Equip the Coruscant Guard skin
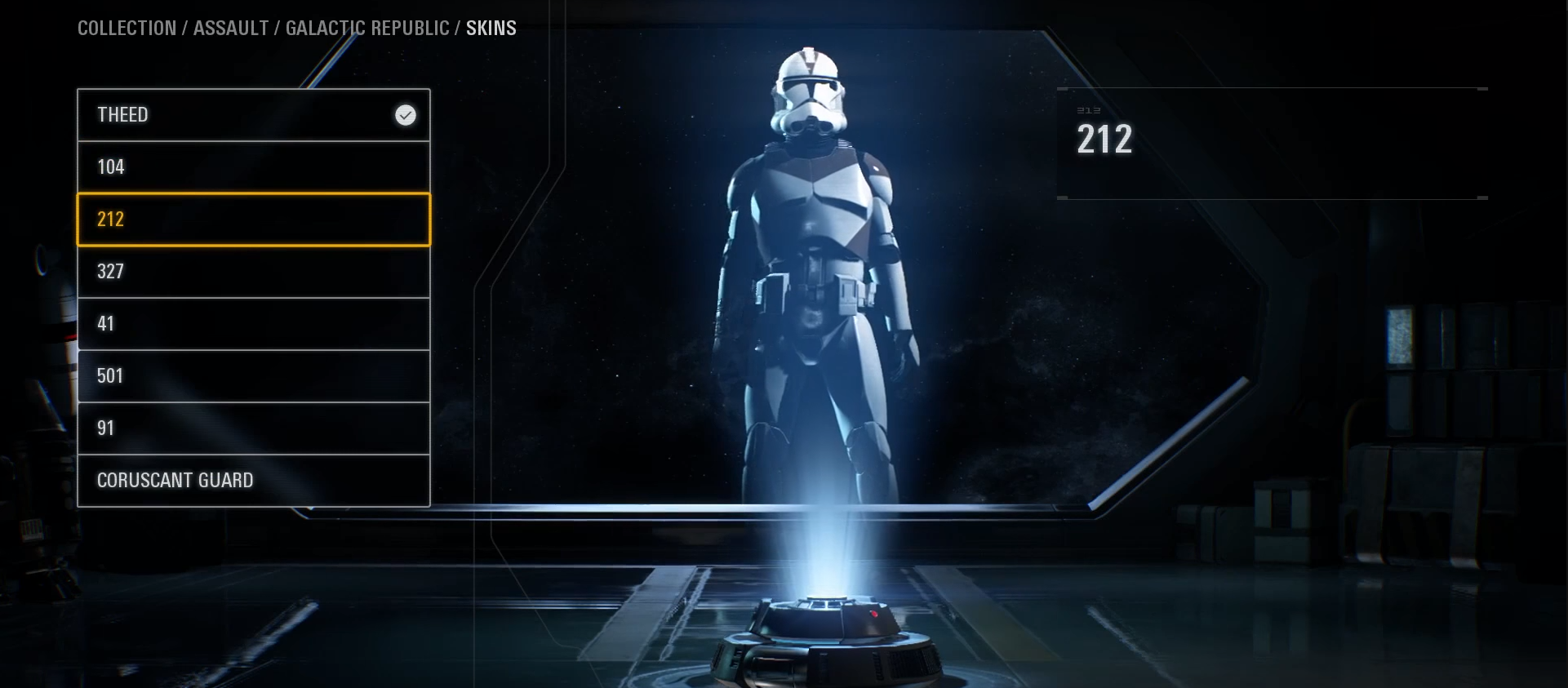This screenshot has height=688, width=1568. coord(253,481)
